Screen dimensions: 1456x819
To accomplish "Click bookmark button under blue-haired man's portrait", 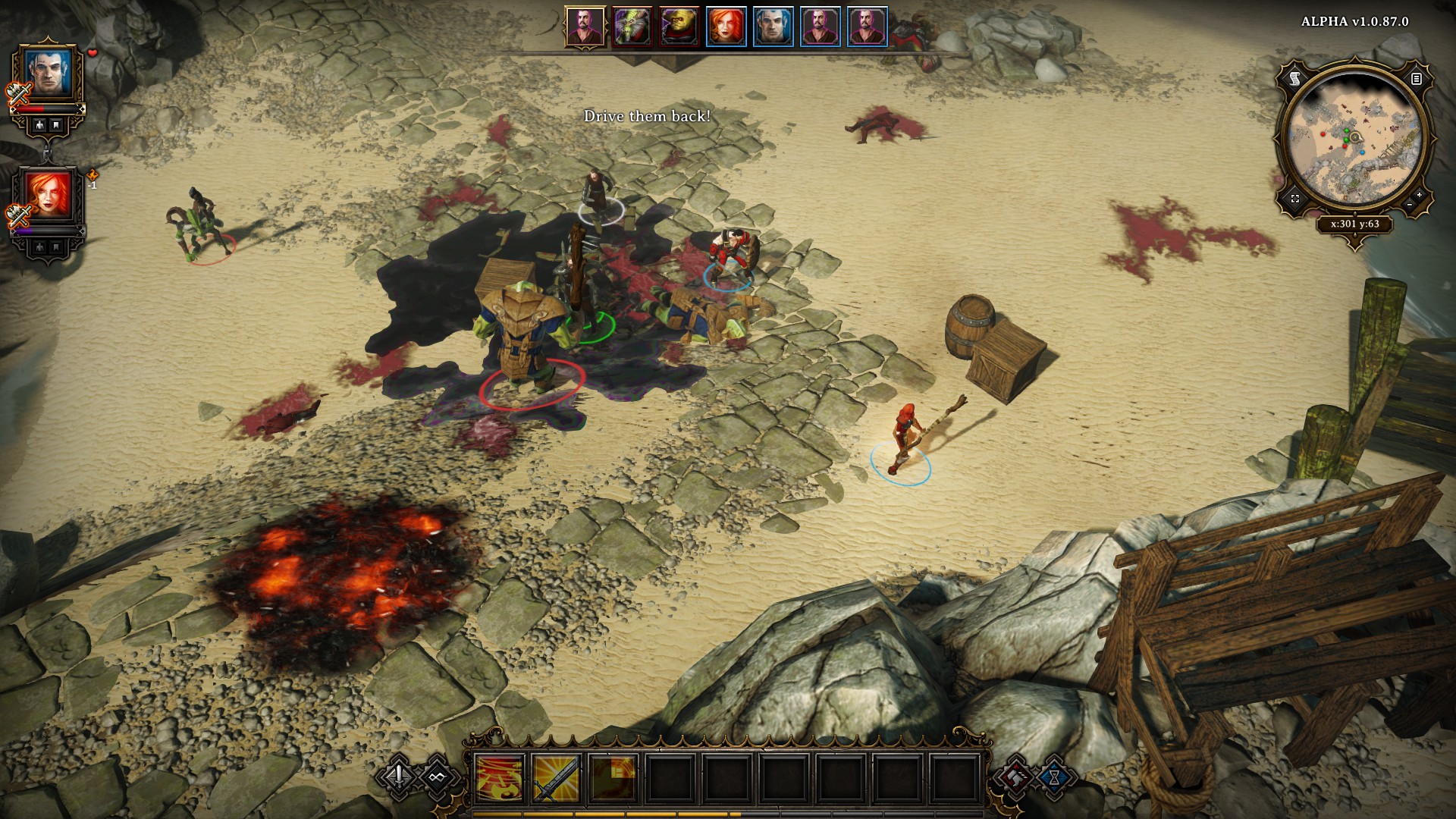I will [57, 126].
